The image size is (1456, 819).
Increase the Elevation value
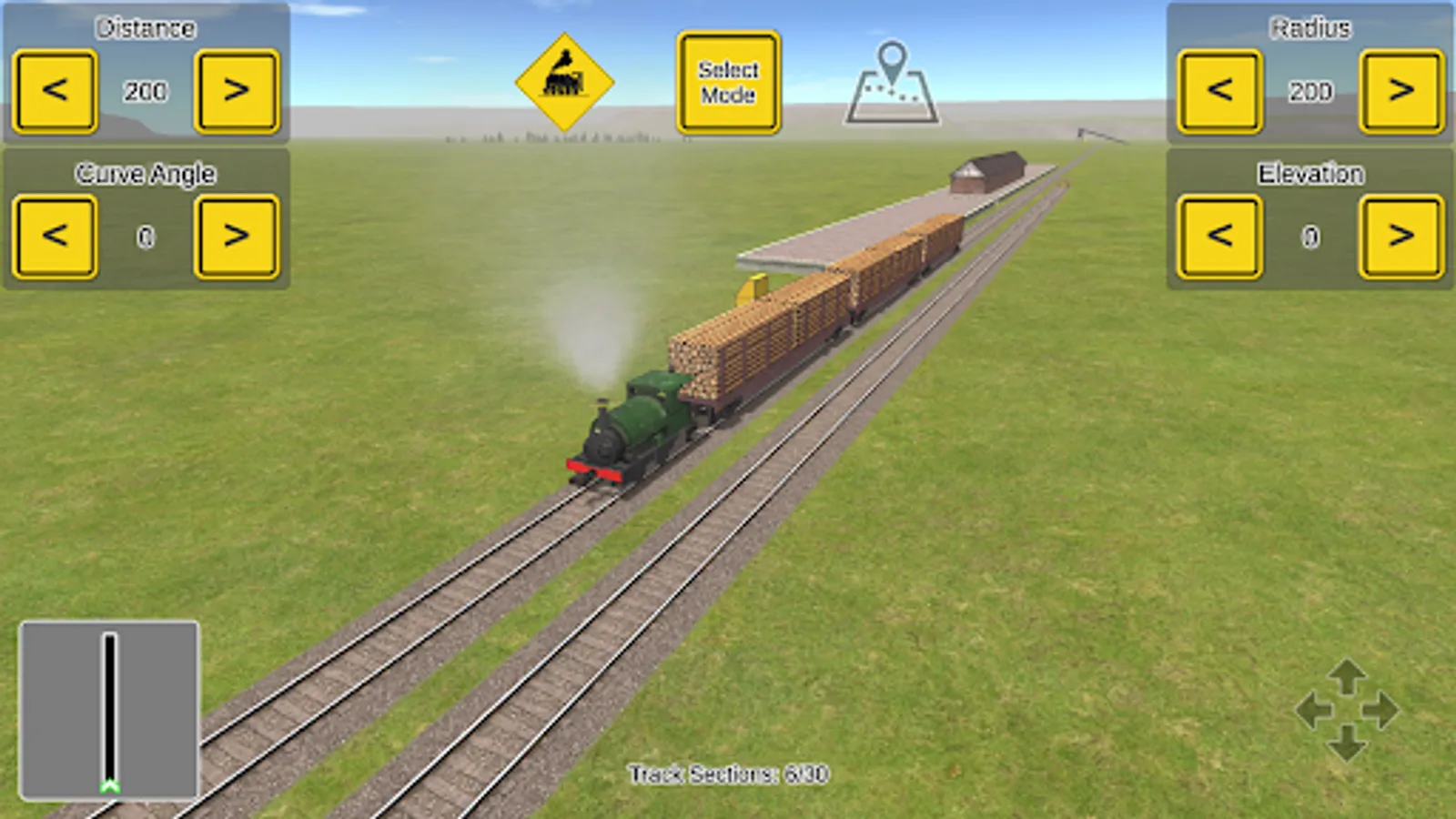[x=1402, y=237]
